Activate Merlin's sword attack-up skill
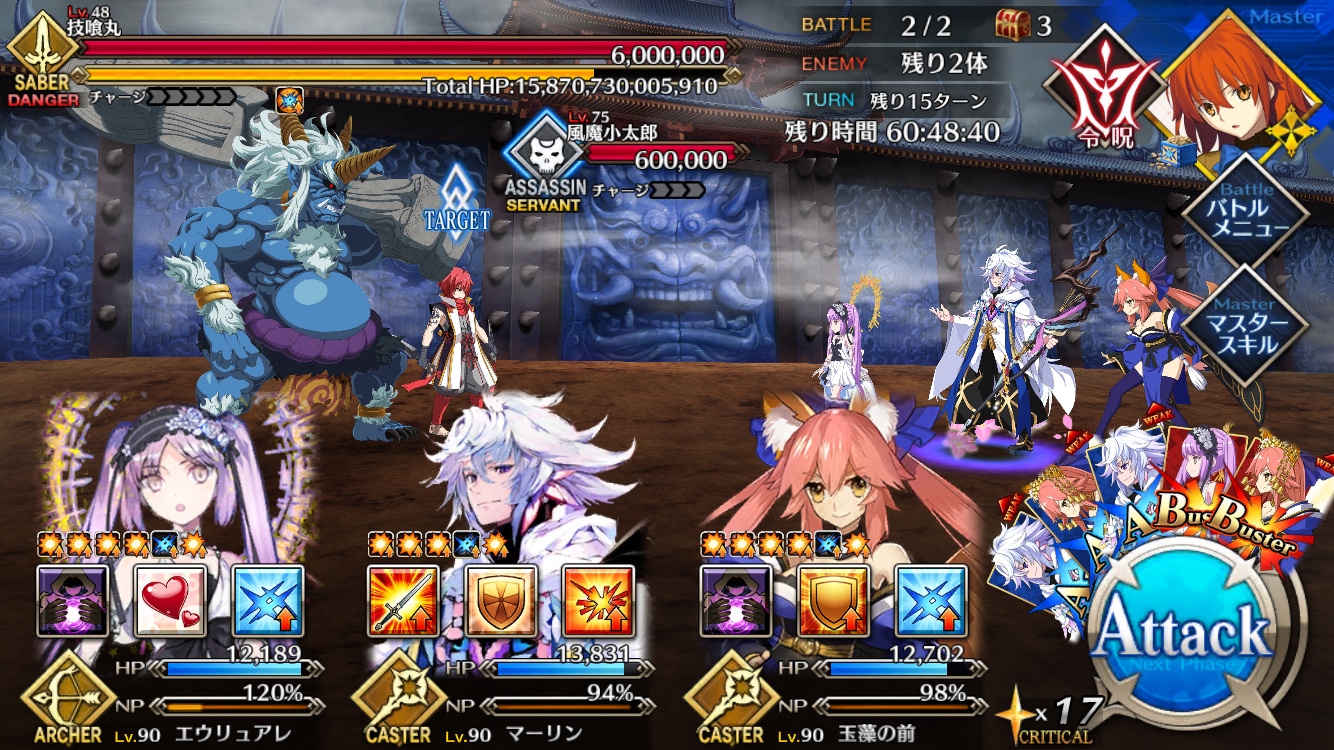 pyautogui.click(x=402, y=601)
